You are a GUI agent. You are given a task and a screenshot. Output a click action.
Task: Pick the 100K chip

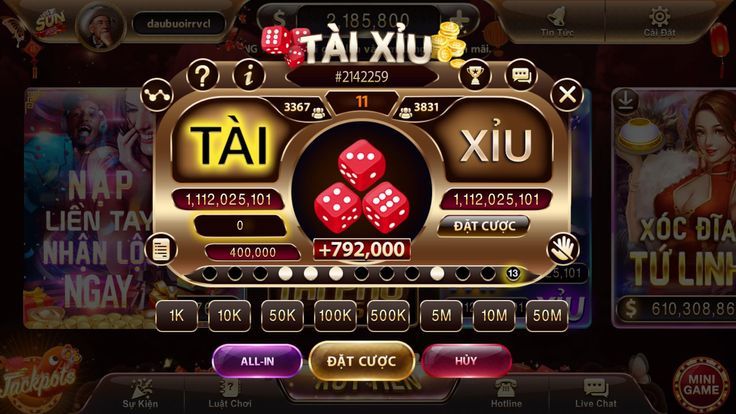point(335,315)
